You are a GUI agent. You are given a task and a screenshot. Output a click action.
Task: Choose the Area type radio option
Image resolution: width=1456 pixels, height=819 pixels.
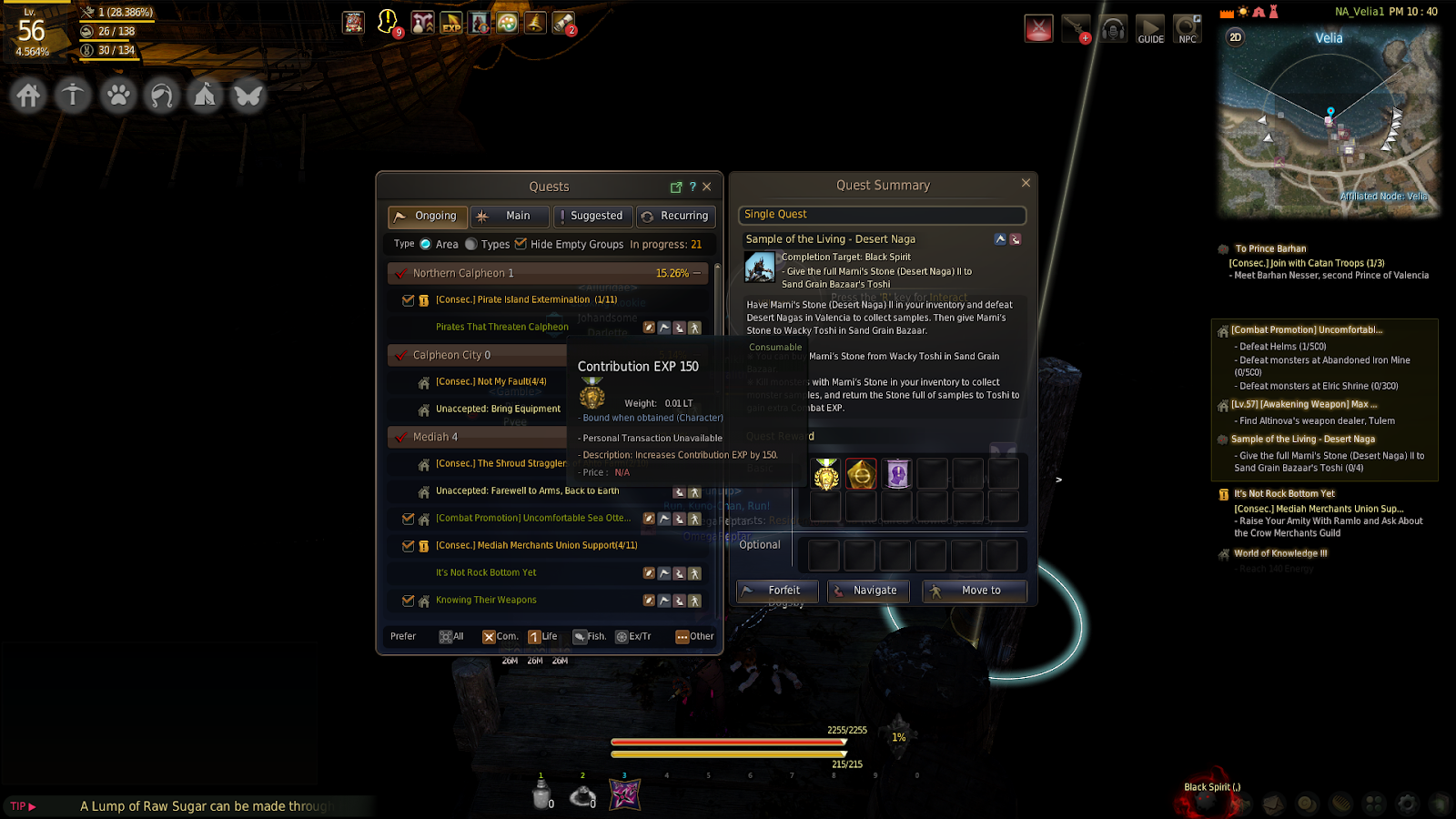tap(426, 244)
